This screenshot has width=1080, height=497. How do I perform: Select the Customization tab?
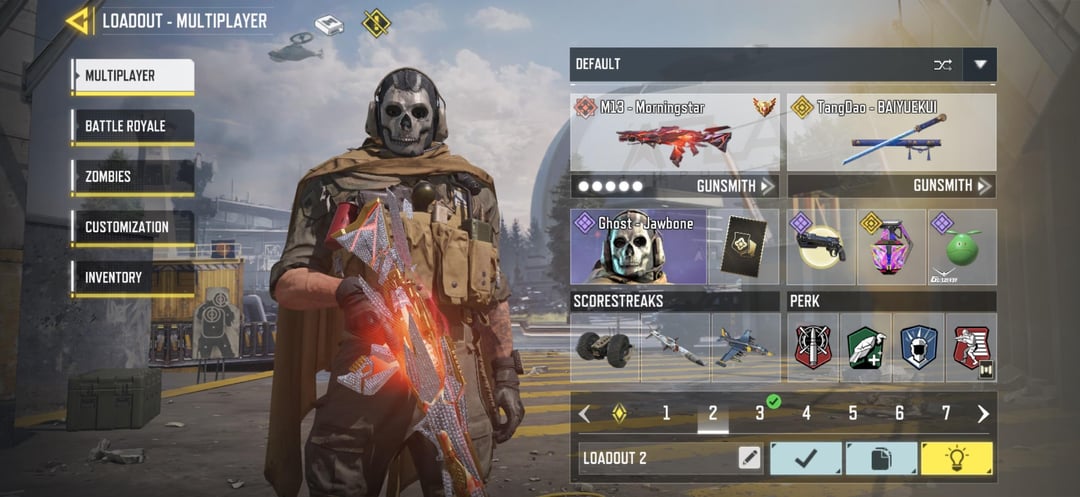[x=132, y=227]
